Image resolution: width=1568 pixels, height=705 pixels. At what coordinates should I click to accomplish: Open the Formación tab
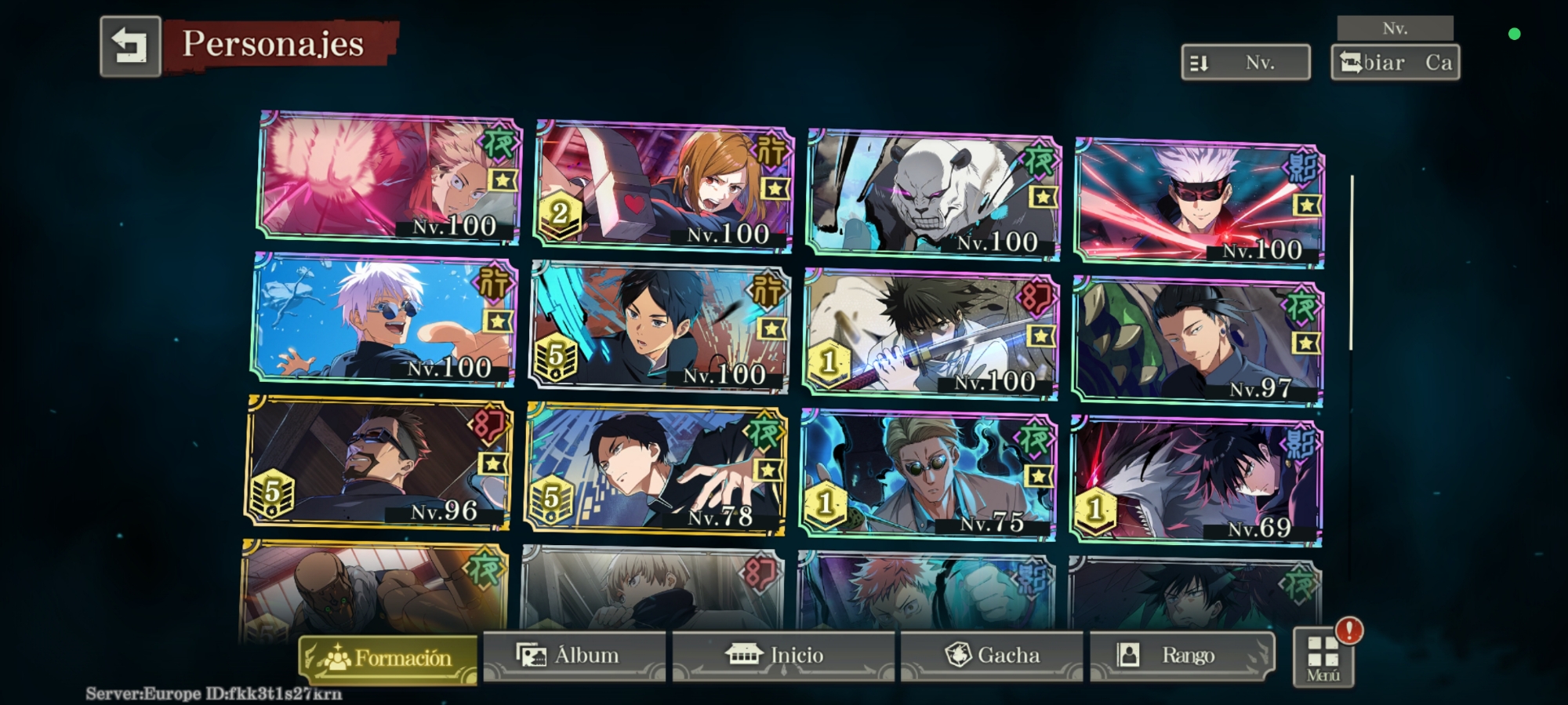click(x=388, y=657)
